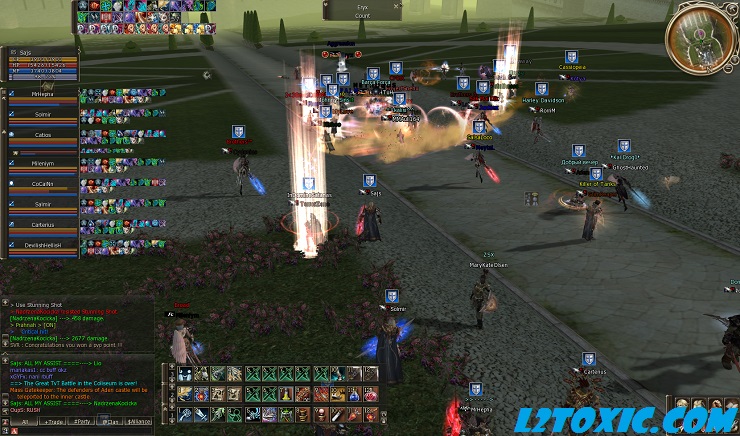This screenshot has height=436, width=740.
Task: Click the circular minimap radar
Action: [x=701, y=39]
